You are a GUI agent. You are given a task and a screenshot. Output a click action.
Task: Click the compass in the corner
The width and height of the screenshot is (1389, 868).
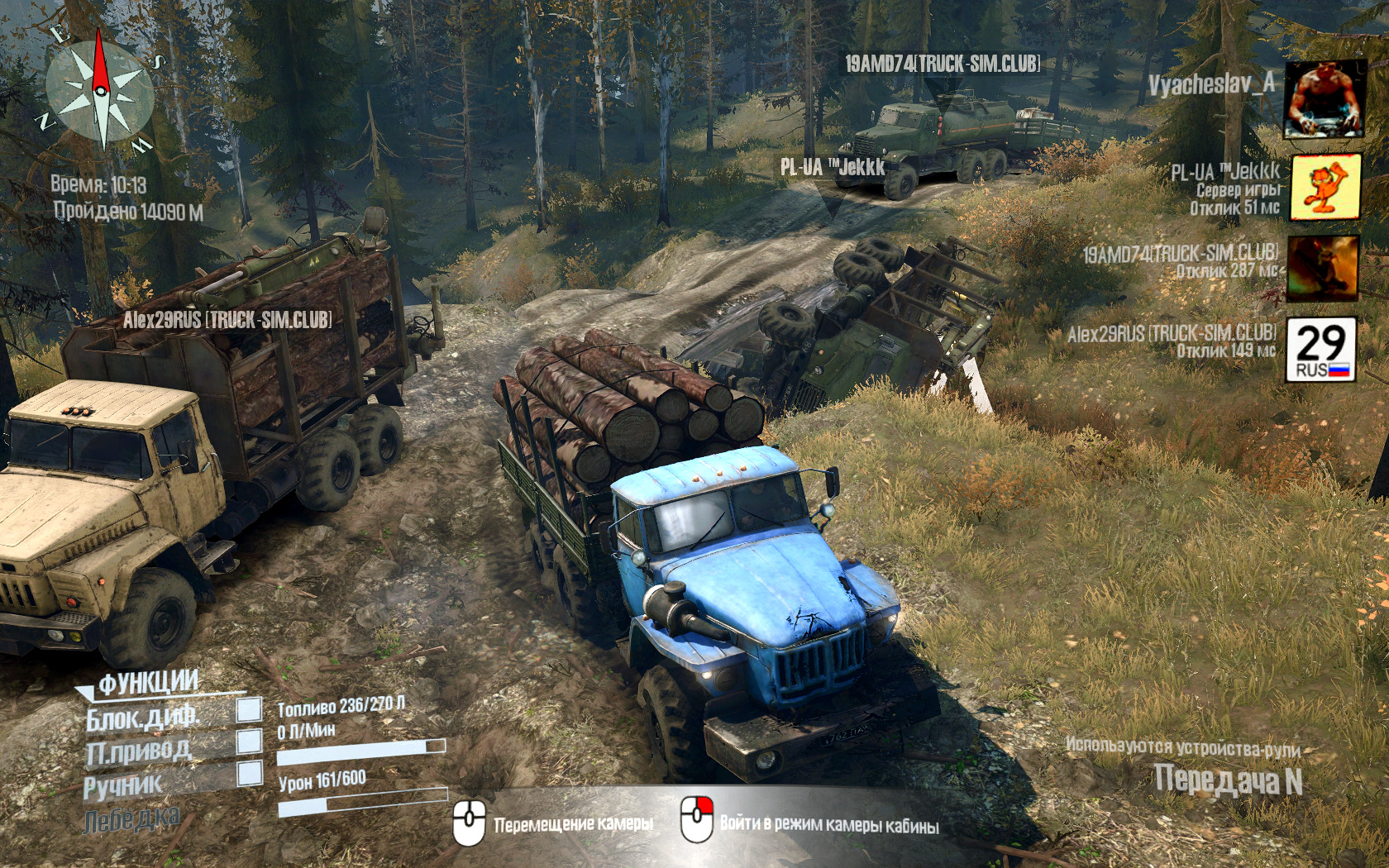coord(100,89)
